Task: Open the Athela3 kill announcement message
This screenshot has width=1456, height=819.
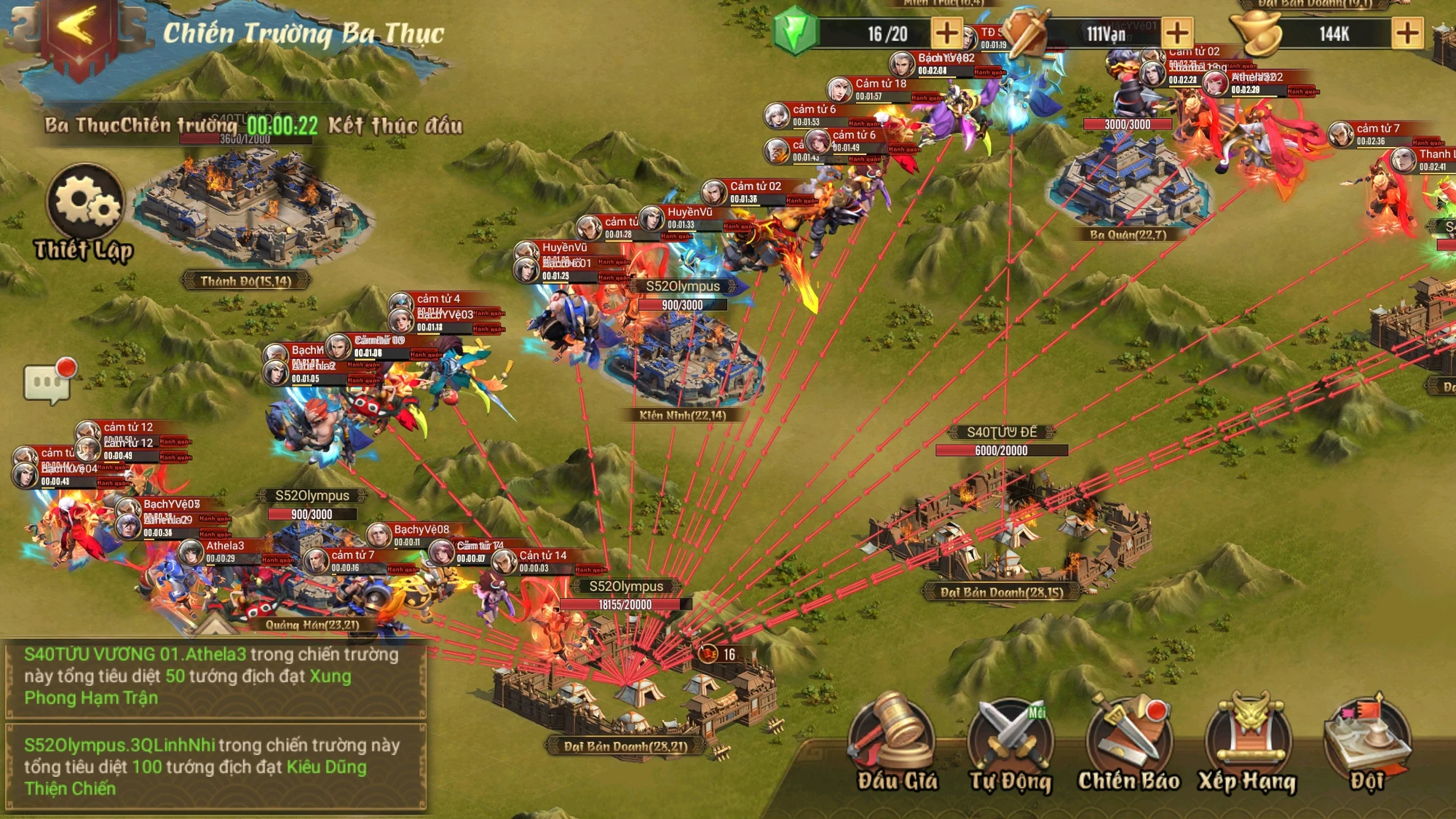Action: 215,676
